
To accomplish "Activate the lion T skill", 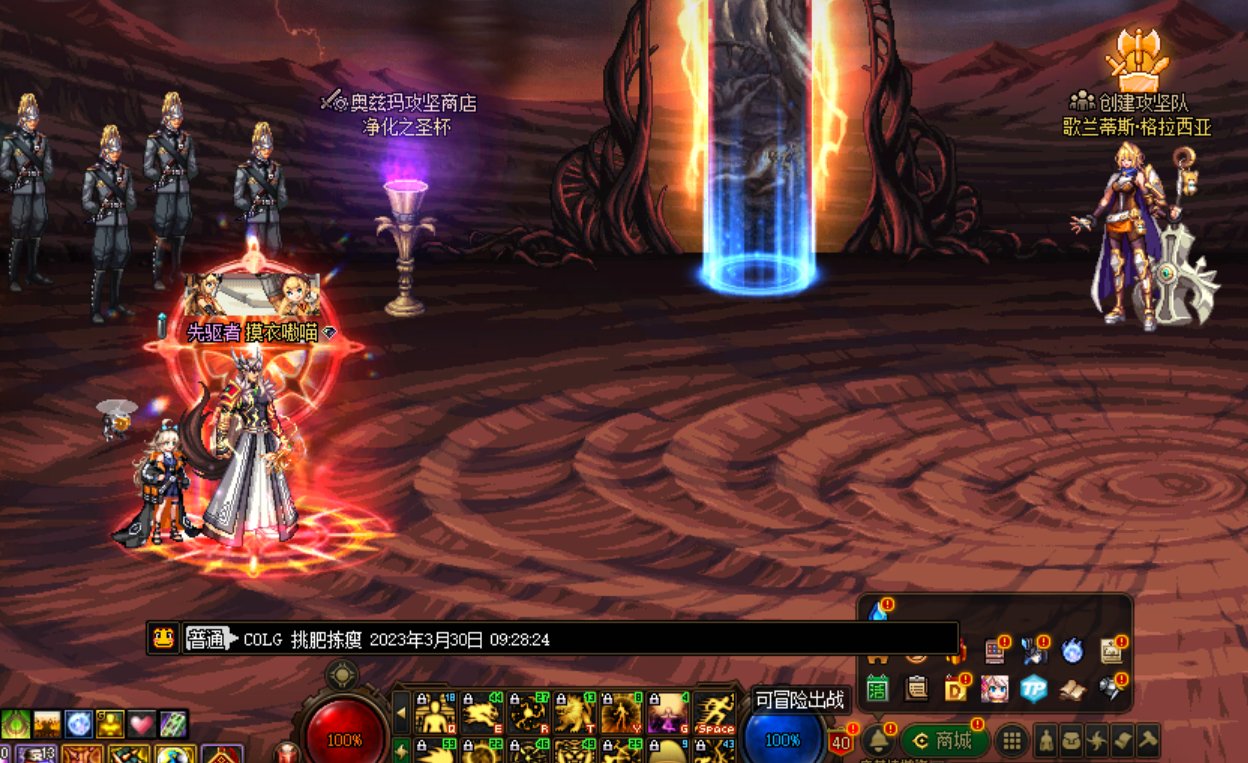I will [574, 714].
